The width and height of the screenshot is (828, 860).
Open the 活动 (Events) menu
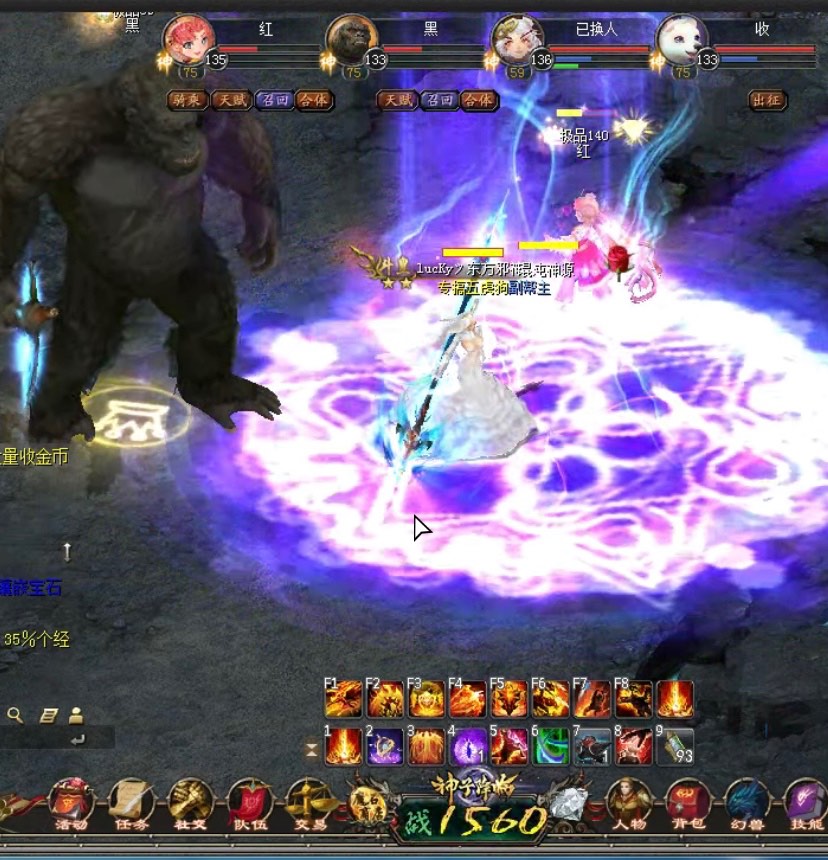[71, 804]
